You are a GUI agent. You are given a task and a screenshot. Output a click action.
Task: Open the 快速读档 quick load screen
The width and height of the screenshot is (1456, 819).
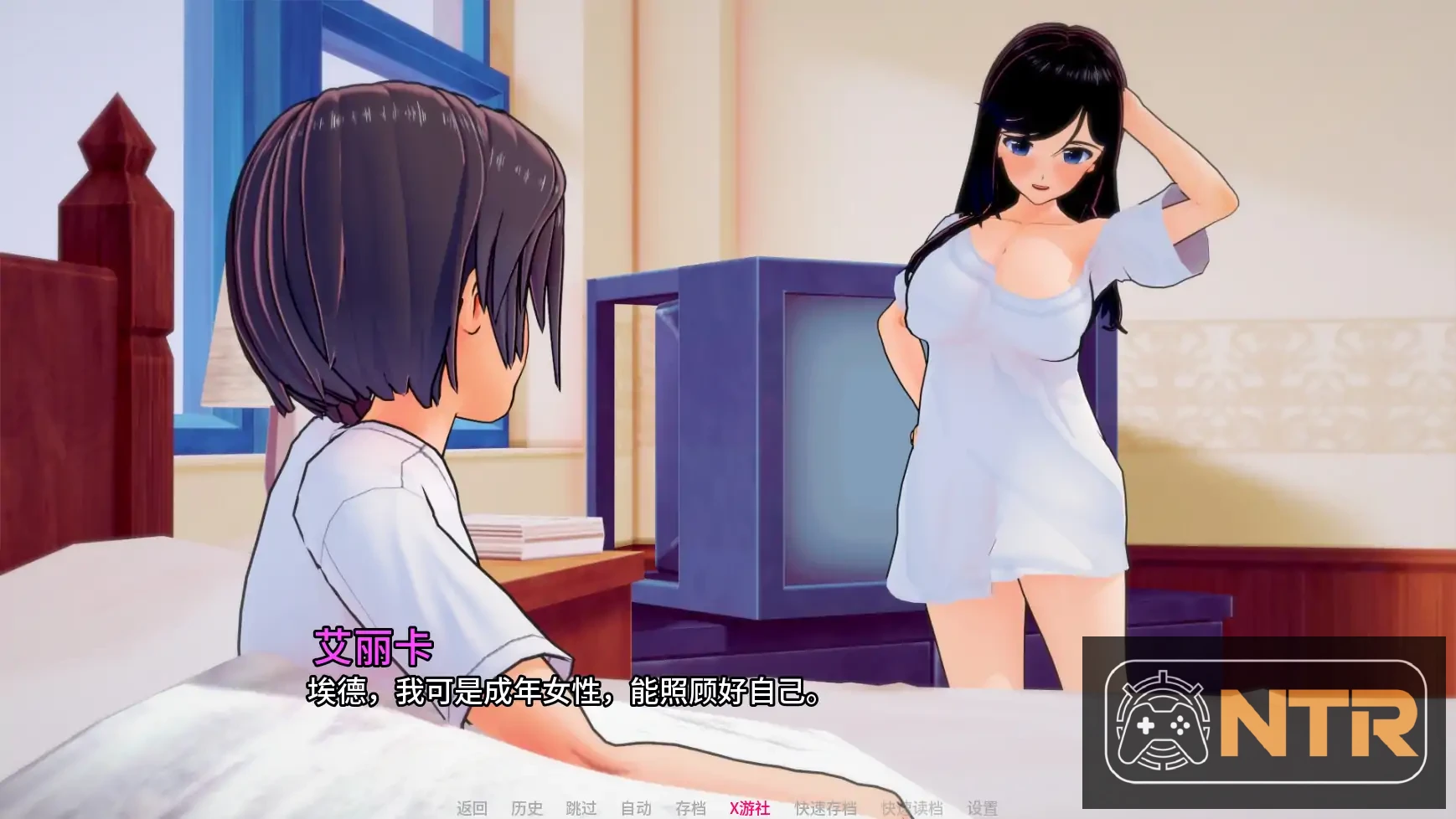tap(911, 809)
